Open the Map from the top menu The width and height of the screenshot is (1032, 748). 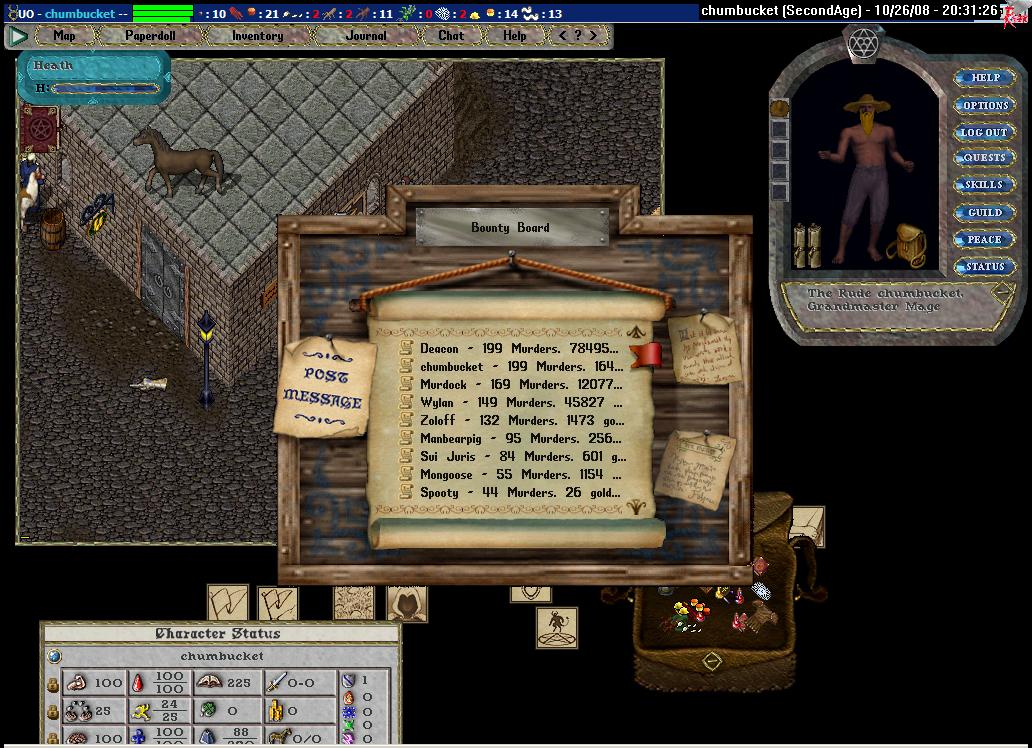pos(64,35)
